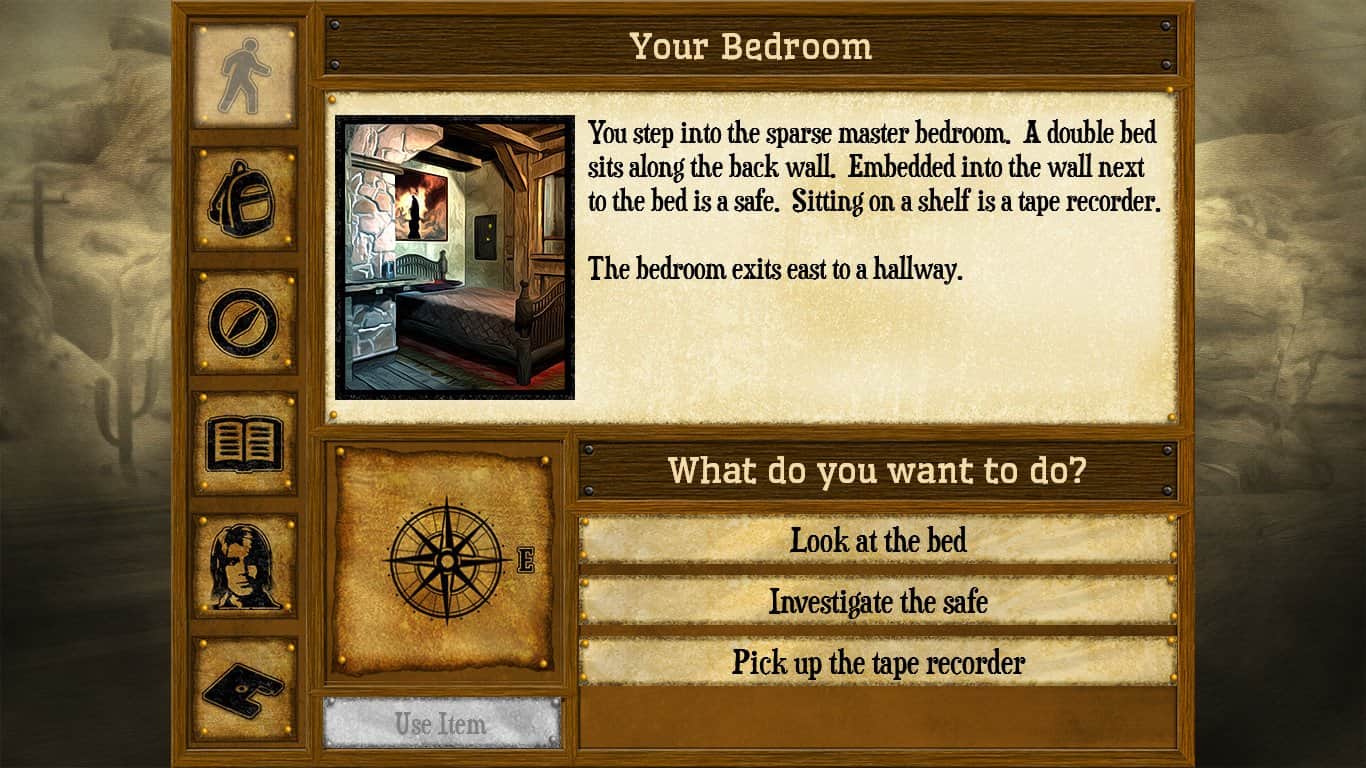Image resolution: width=1366 pixels, height=768 pixels.
Task: Choose 'Look at the bed'
Action: pos(876,542)
